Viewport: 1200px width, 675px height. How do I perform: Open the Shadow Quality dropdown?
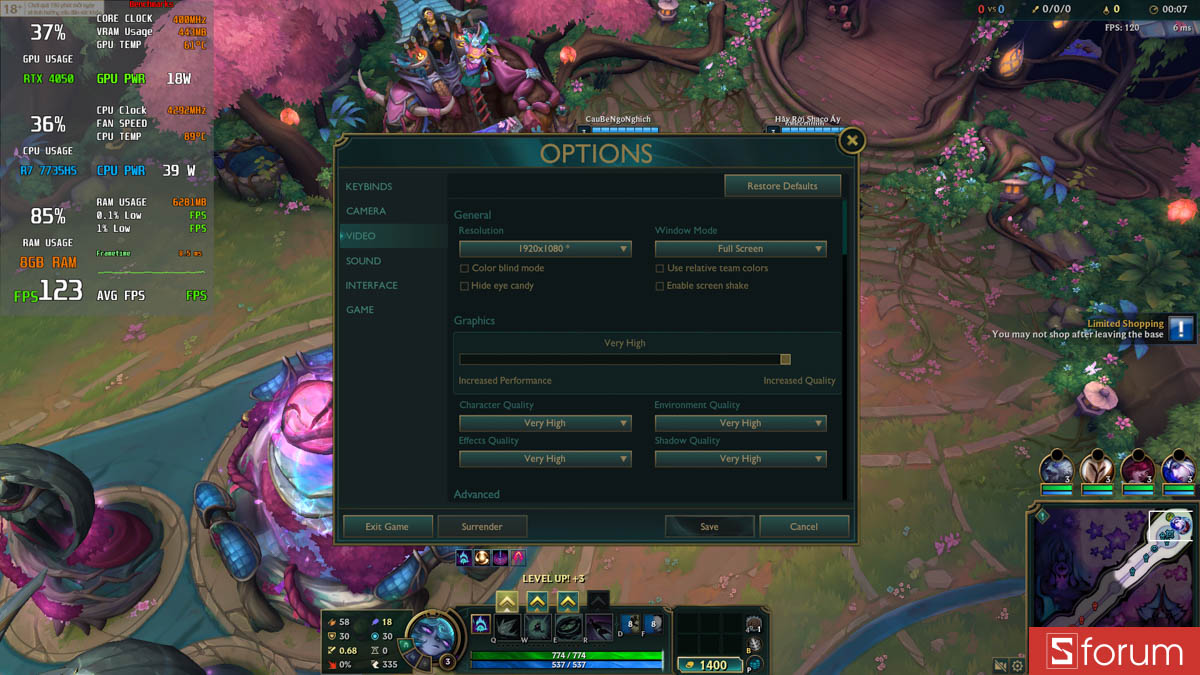point(741,459)
